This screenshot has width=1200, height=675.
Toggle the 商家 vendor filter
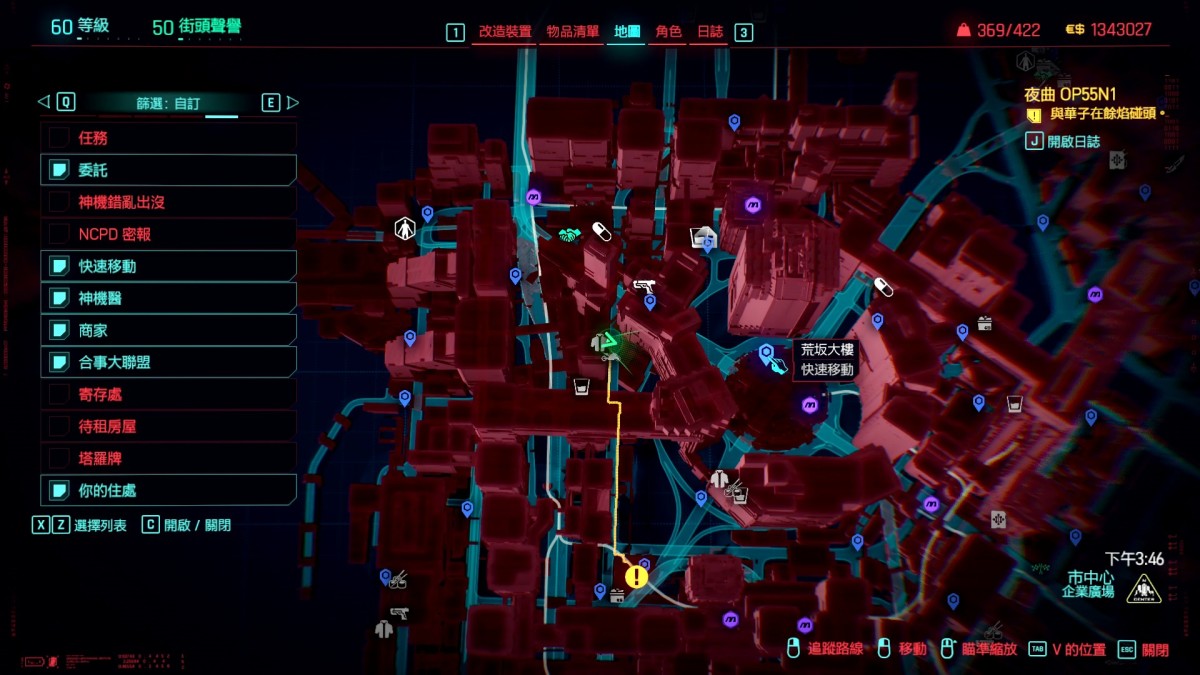pyautogui.click(x=59, y=330)
